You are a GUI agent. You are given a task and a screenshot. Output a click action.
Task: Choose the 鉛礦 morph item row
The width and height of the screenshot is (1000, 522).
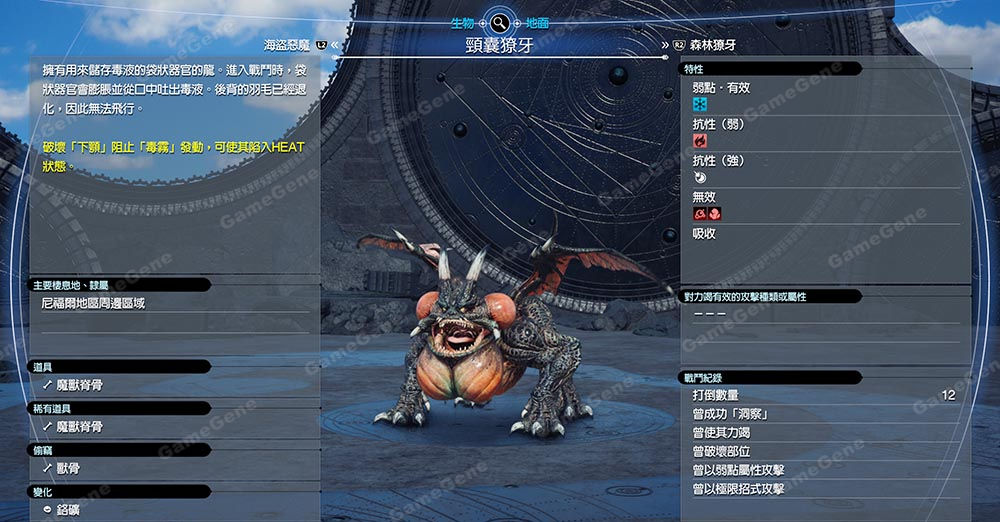[x=68, y=510]
